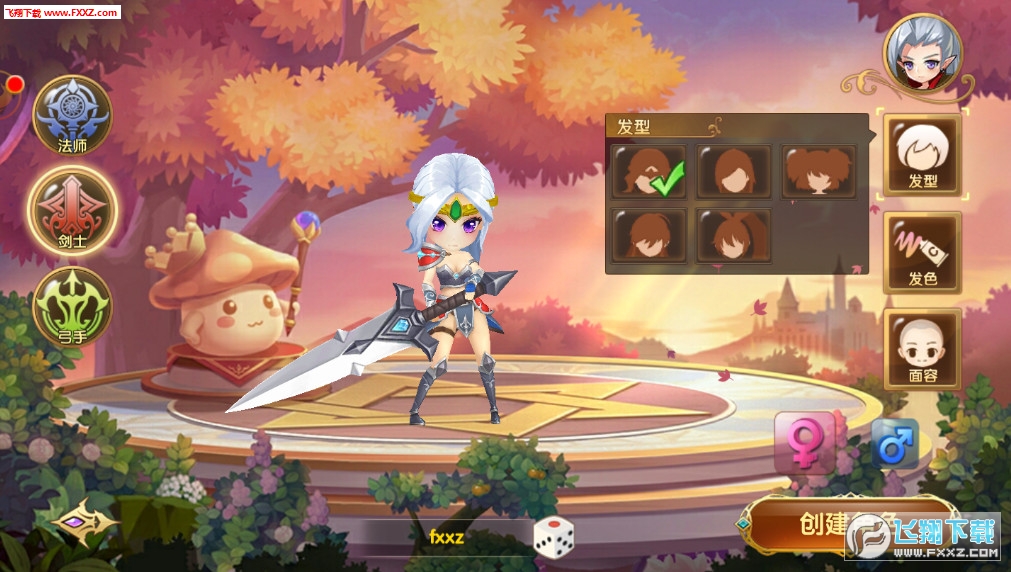This screenshot has width=1011, height=572.
Task: Open the 发型 hairstyle tab
Action: (921, 154)
